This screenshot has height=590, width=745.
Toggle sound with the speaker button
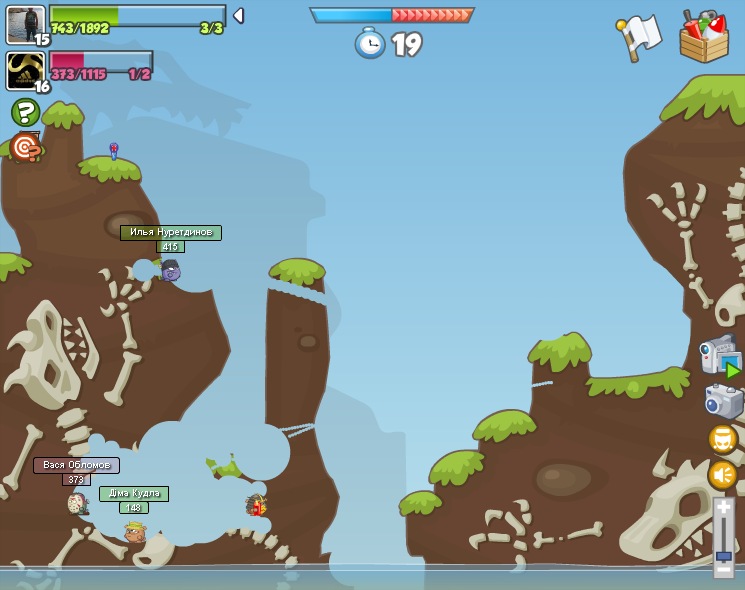723,474
